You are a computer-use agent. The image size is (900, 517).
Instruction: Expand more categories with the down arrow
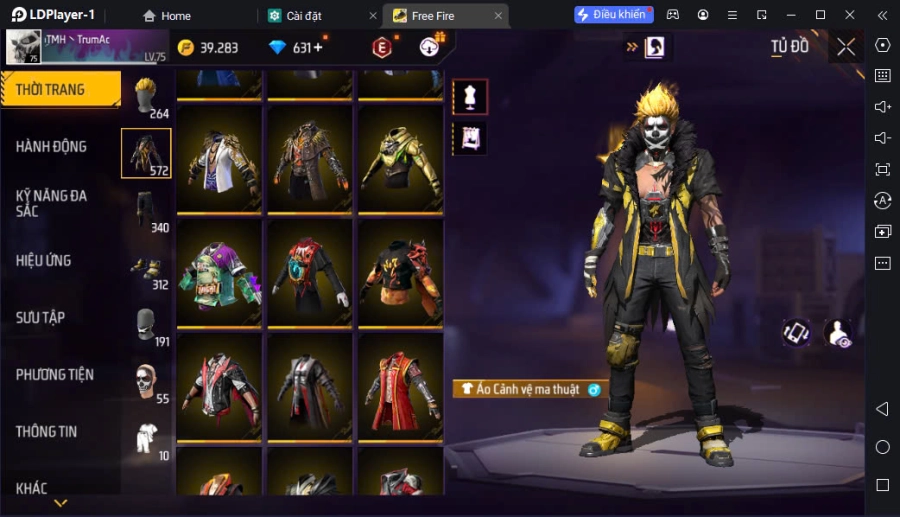[x=61, y=503]
